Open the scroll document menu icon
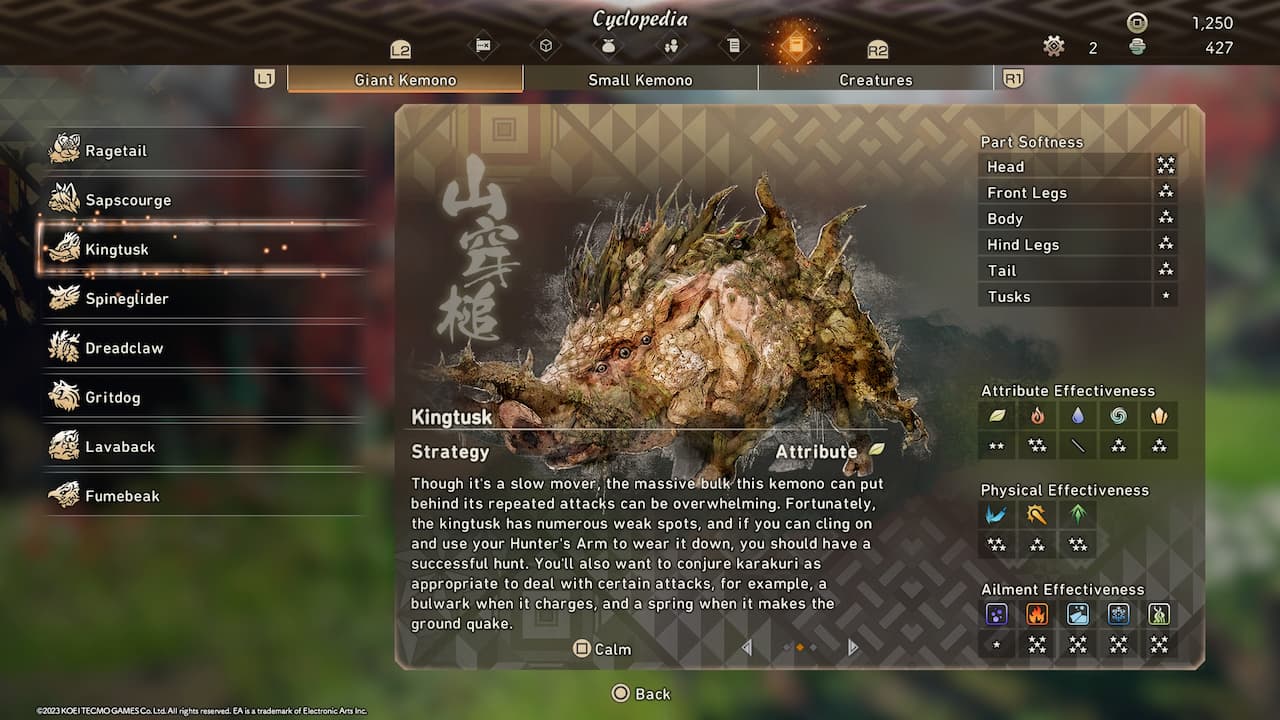Image resolution: width=1280 pixels, height=720 pixels. click(732, 45)
